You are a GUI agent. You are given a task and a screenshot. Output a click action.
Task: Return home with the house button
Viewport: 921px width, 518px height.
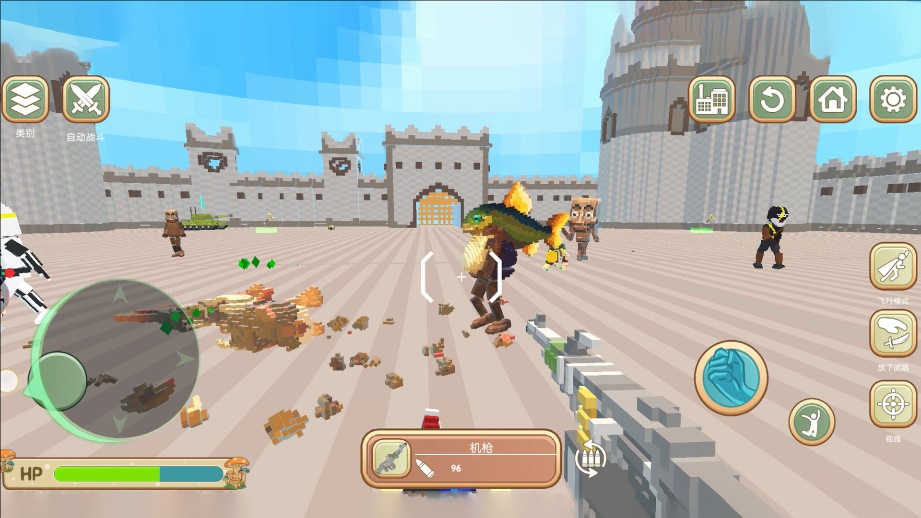pos(832,99)
